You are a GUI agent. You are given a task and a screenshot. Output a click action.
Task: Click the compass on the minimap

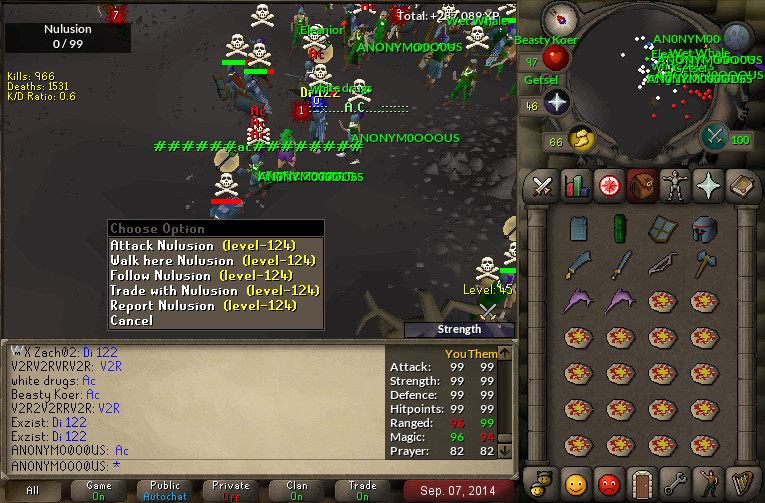tap(564, 17)
